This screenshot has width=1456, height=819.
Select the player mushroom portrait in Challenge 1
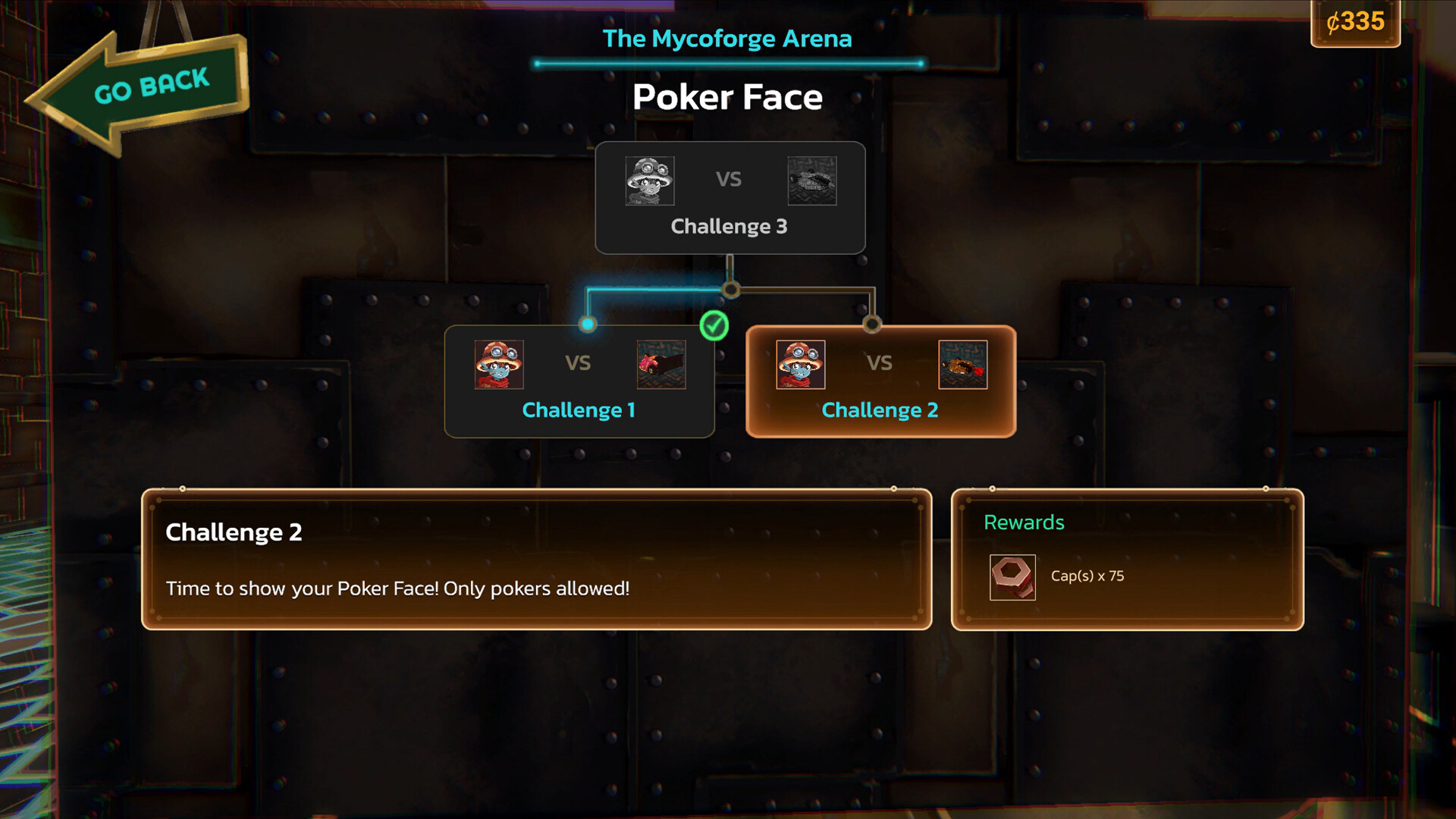pos(500,365)
